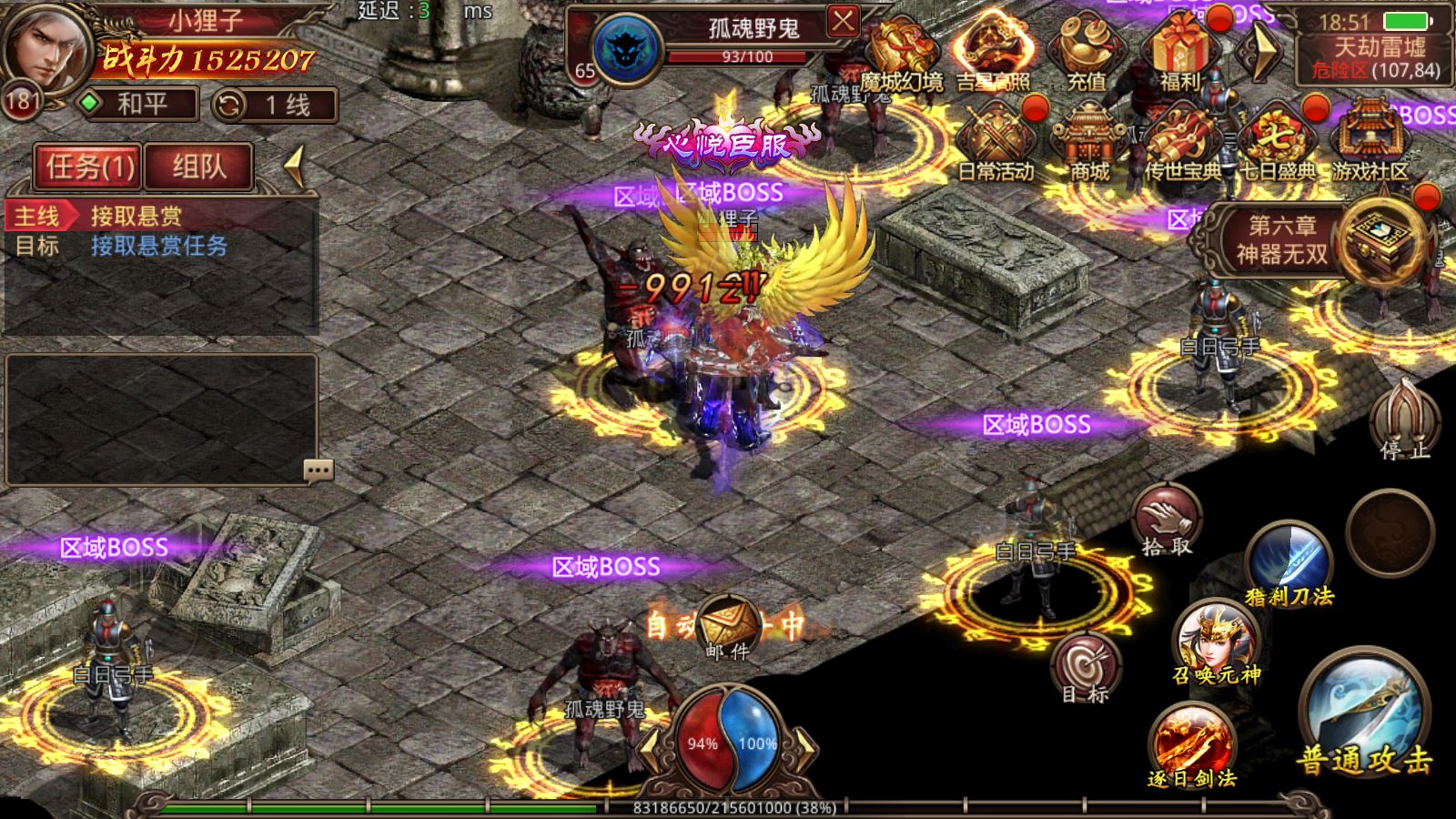Open the 充值 recharge shop
The image size is (1456, 819).
tap(1086, 50)
